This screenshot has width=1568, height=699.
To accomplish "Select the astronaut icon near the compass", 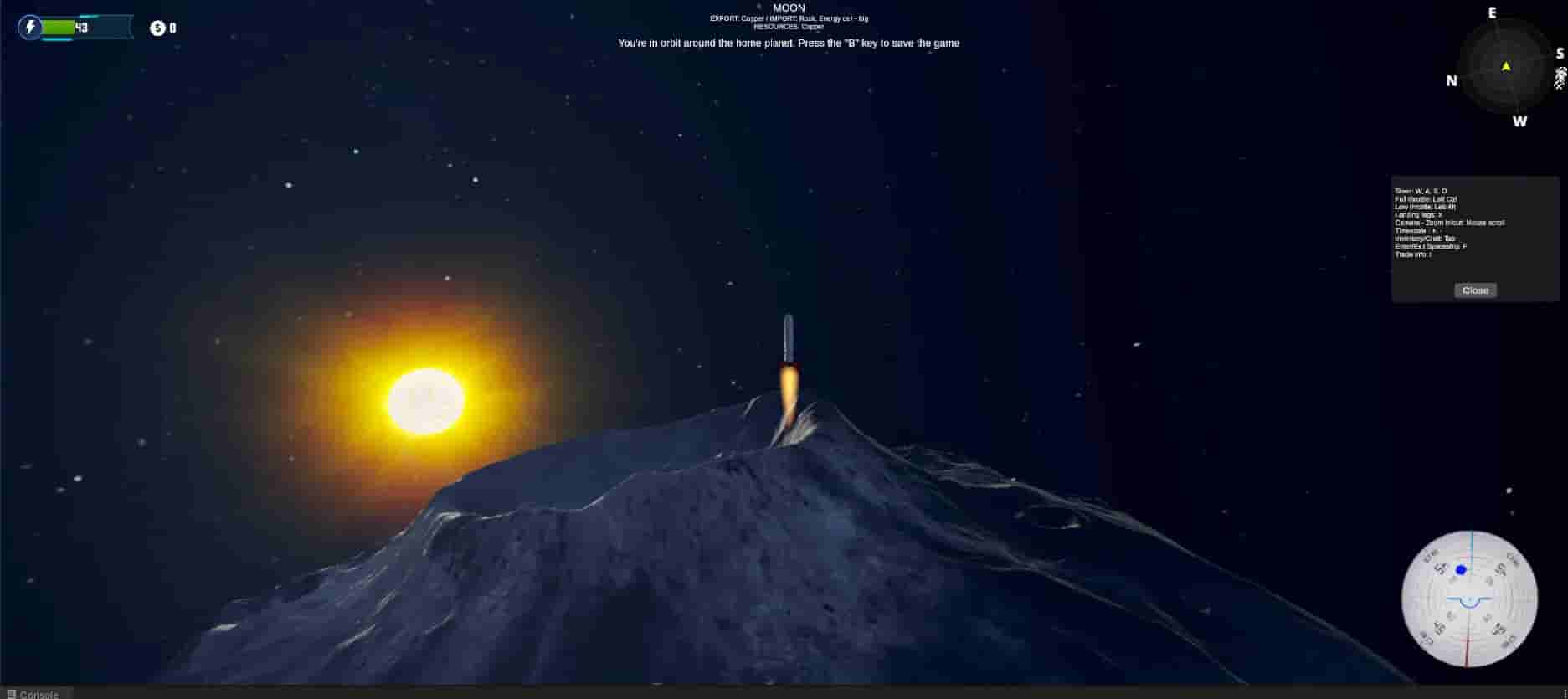I will pos(1560,80).
